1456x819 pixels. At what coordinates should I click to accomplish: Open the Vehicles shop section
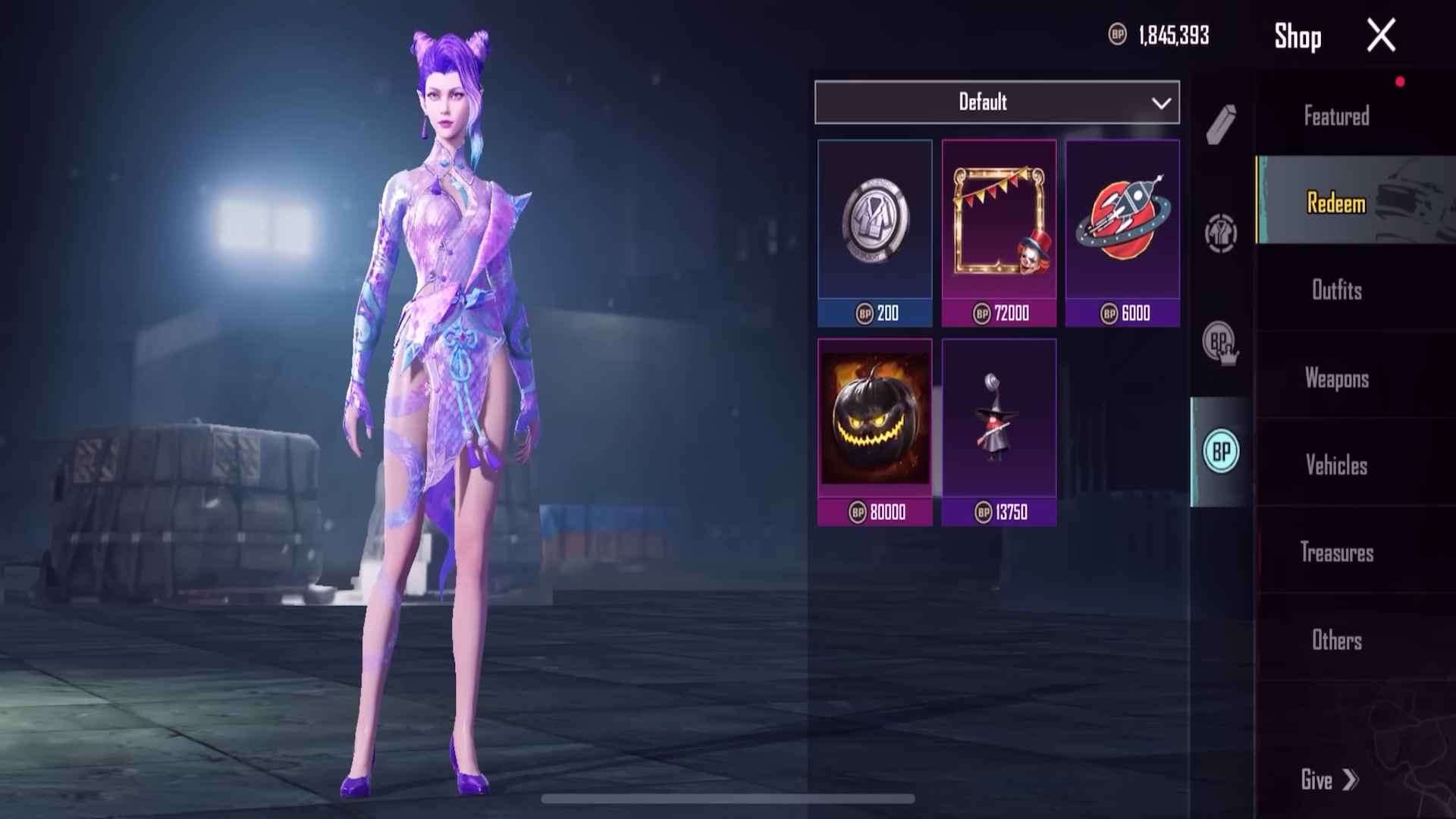(1338, 466)
